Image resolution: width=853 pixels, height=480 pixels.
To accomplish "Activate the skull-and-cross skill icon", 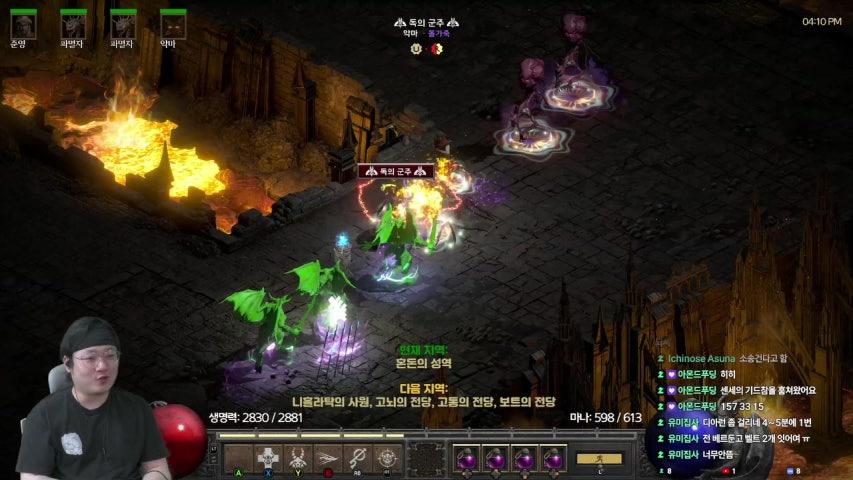I will [x=269, y=457].
